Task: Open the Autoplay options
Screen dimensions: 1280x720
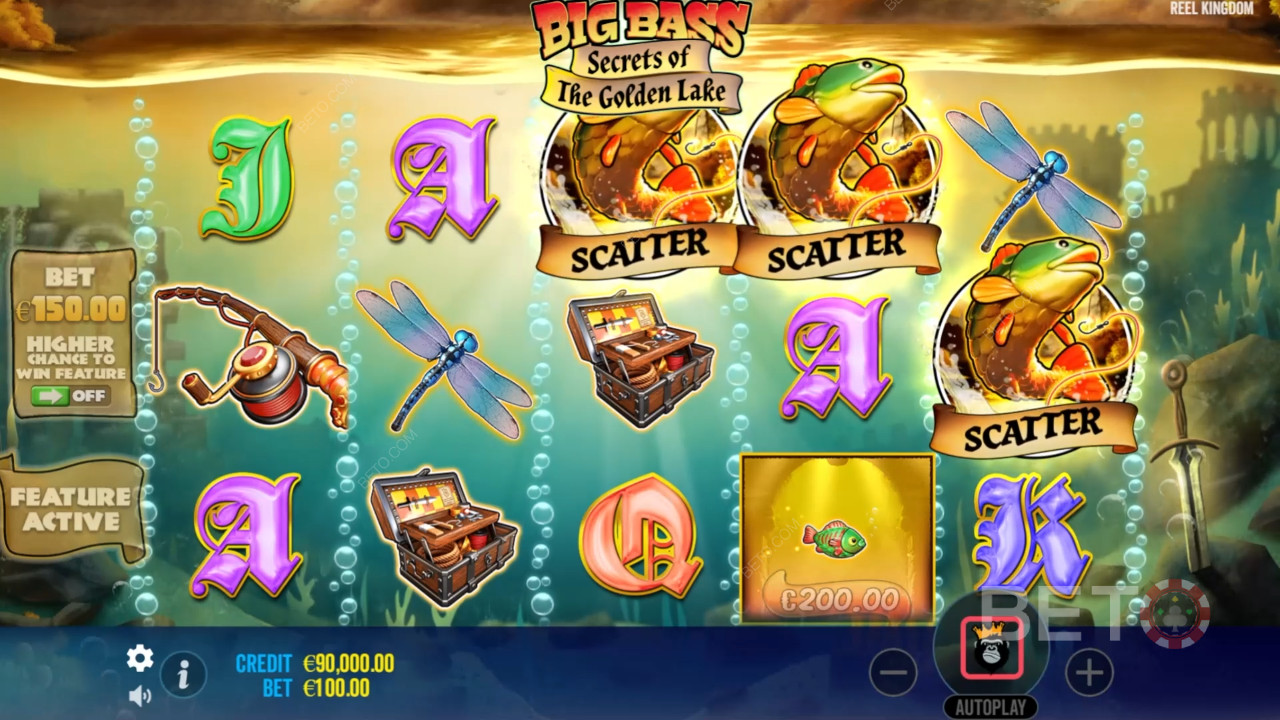Action: (991, 707)
